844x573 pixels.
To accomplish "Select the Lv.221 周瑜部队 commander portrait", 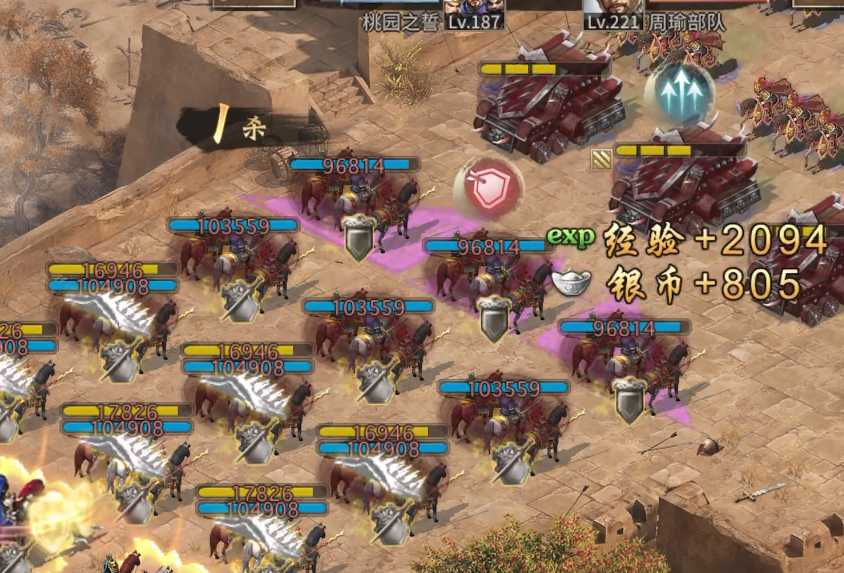I will pos(610,6).
